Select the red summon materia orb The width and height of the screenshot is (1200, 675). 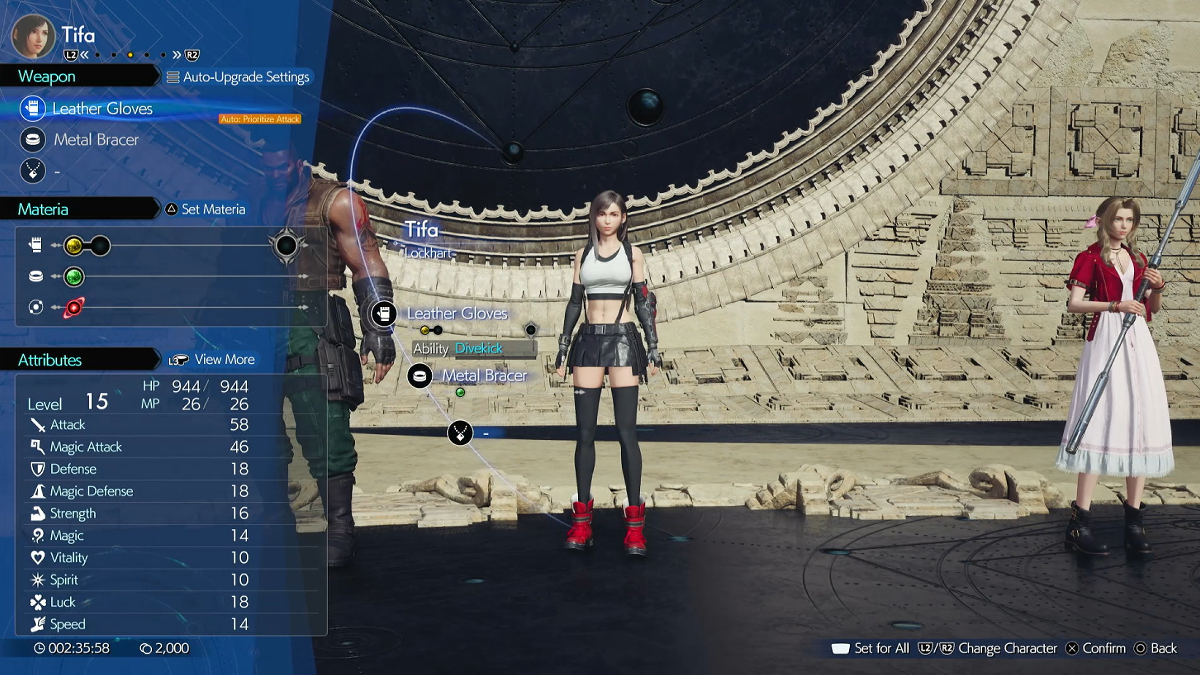pyautogui.click(x=73, y=308)
